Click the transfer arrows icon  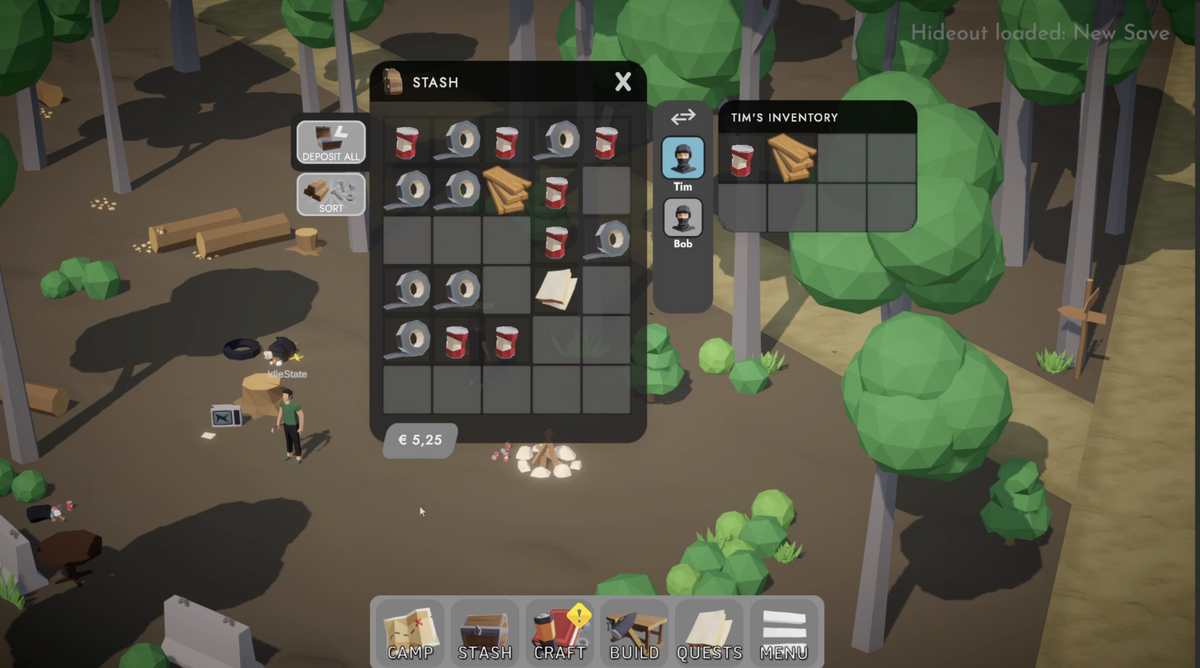pos(683,118)
